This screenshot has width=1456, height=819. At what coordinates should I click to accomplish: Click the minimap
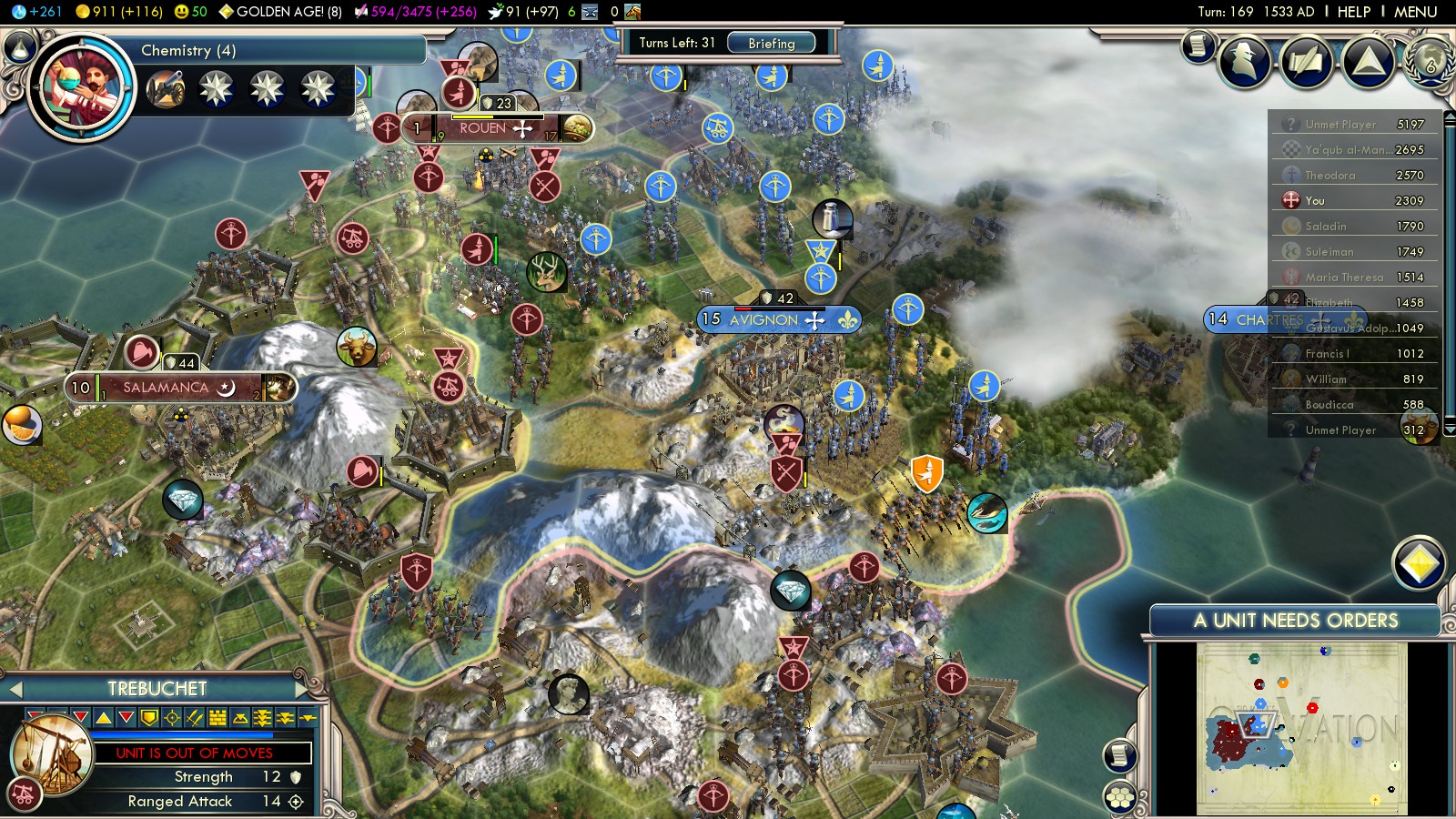pos(1301,728)
